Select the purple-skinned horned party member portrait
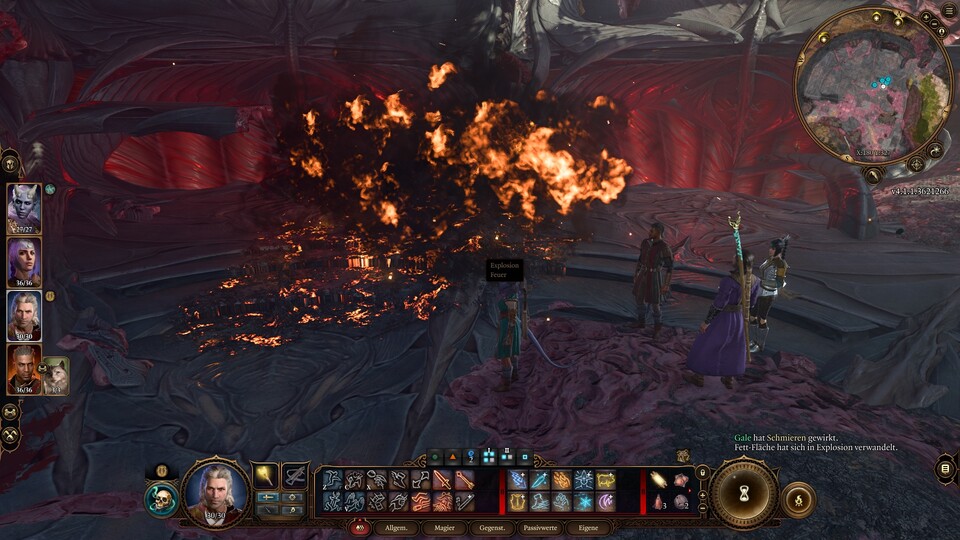The height and width of the screenshot is (540, 960). pos(23,209)
